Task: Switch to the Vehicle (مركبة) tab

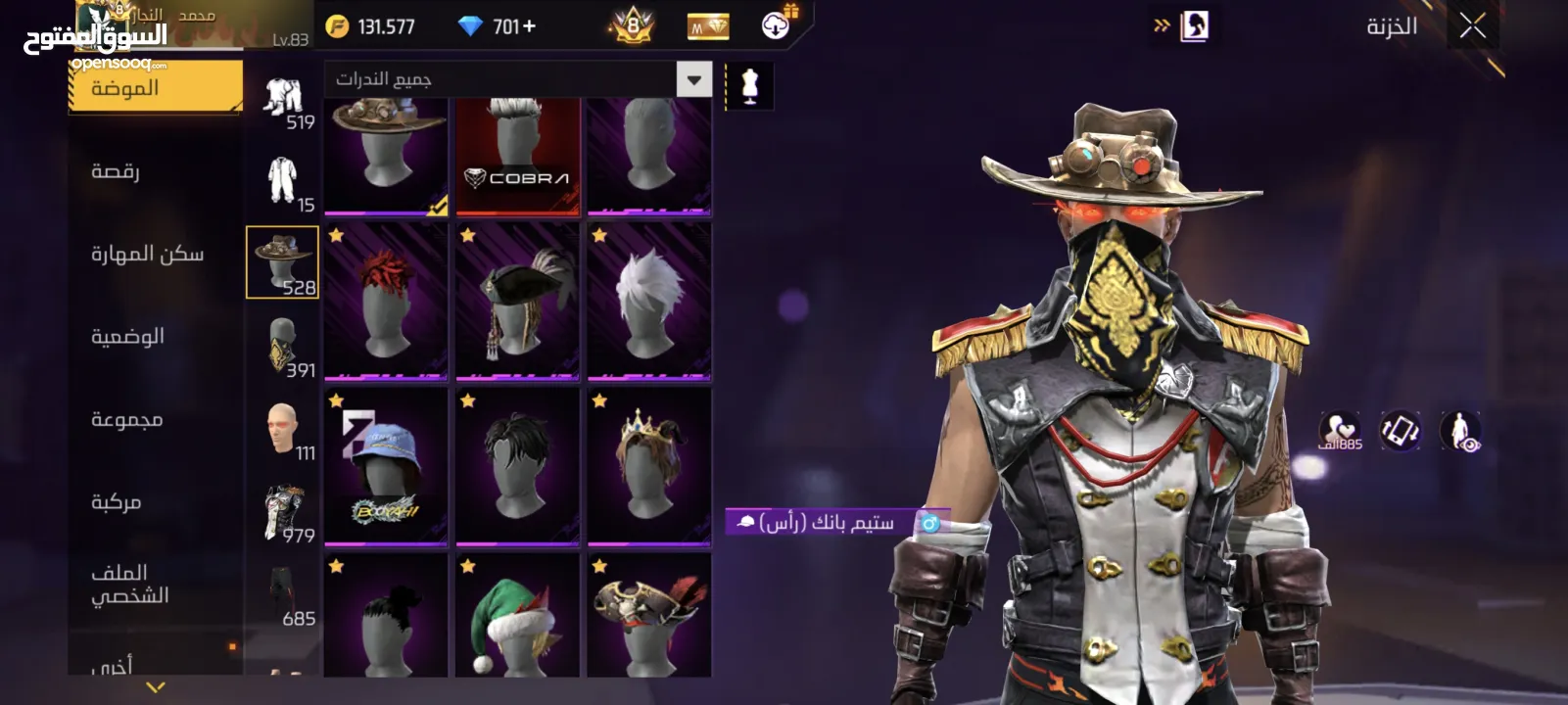Action: point(117,502)
